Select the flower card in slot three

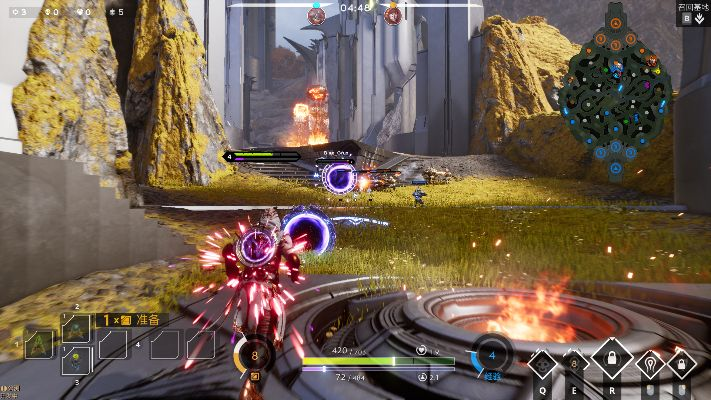[76, 359]
